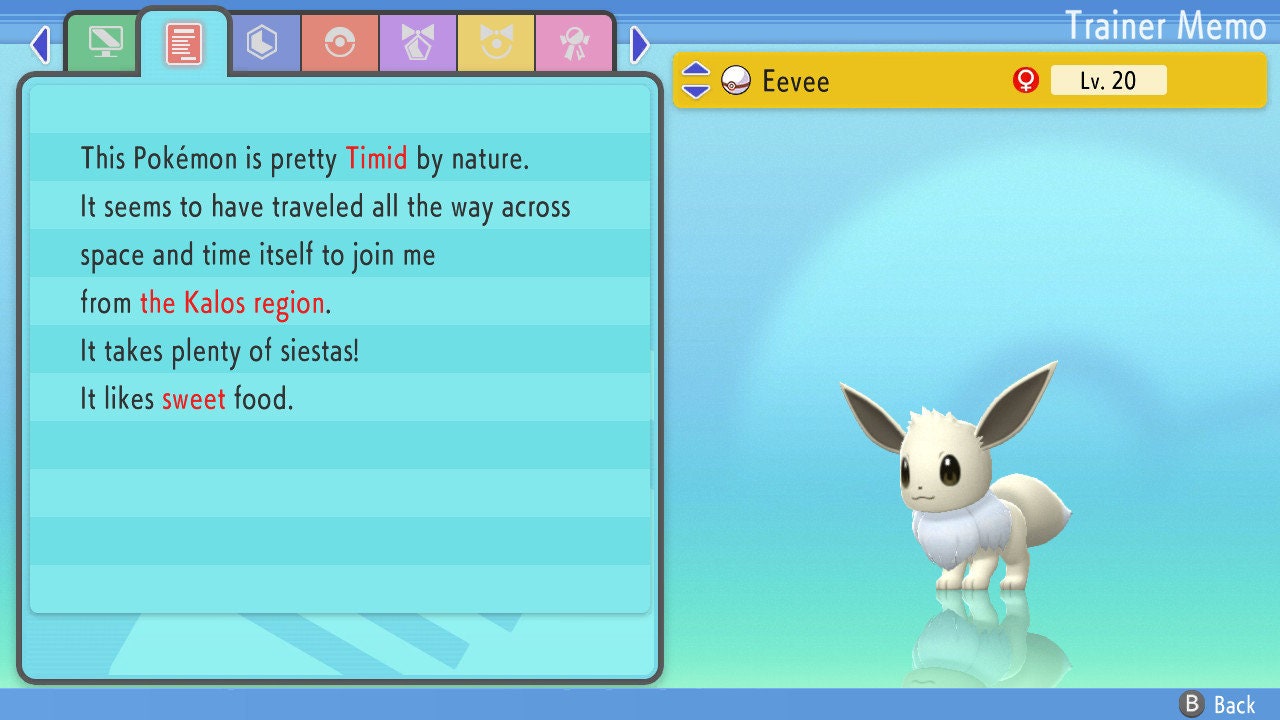This screenshot has width=1280, height=720.
Task: Switch to the green monitor tab
Action: (105, 43)
